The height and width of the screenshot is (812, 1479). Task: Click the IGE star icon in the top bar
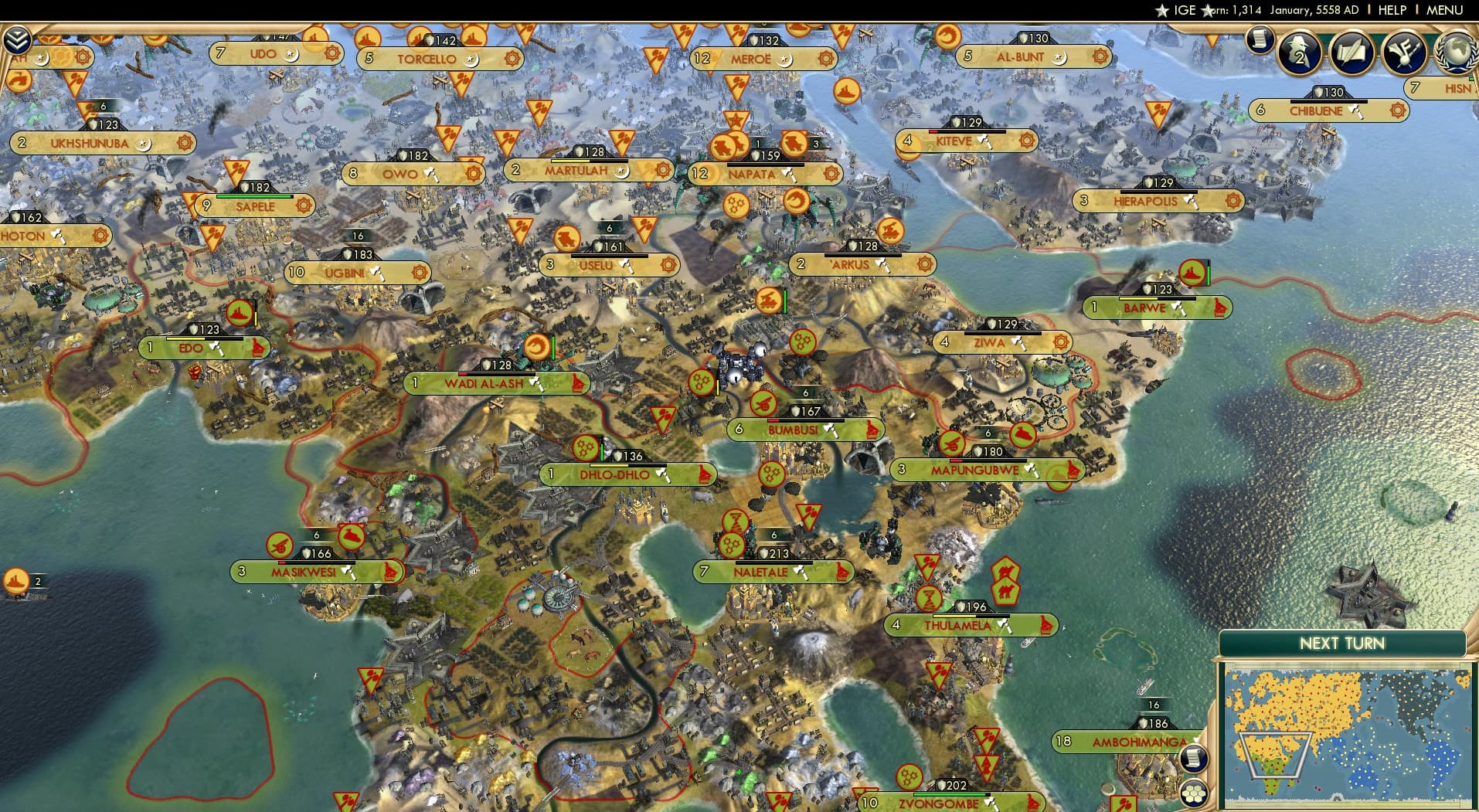point(1162,10)
